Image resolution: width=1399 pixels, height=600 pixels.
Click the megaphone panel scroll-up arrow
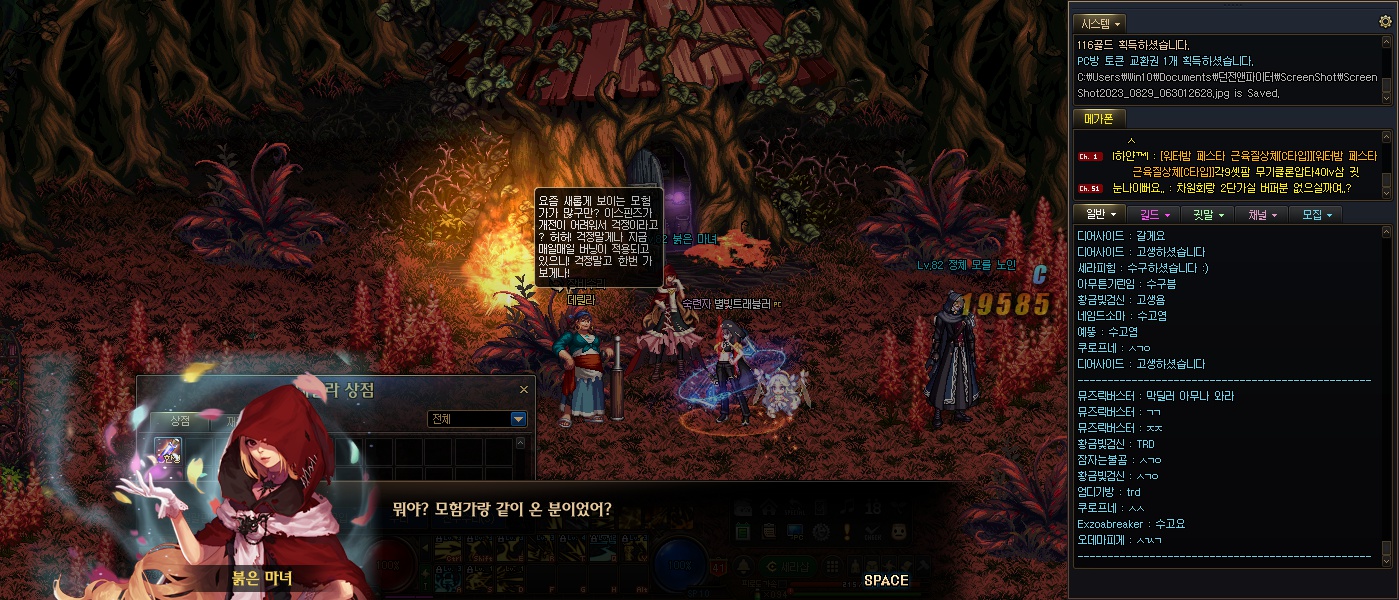point(1386,137)
